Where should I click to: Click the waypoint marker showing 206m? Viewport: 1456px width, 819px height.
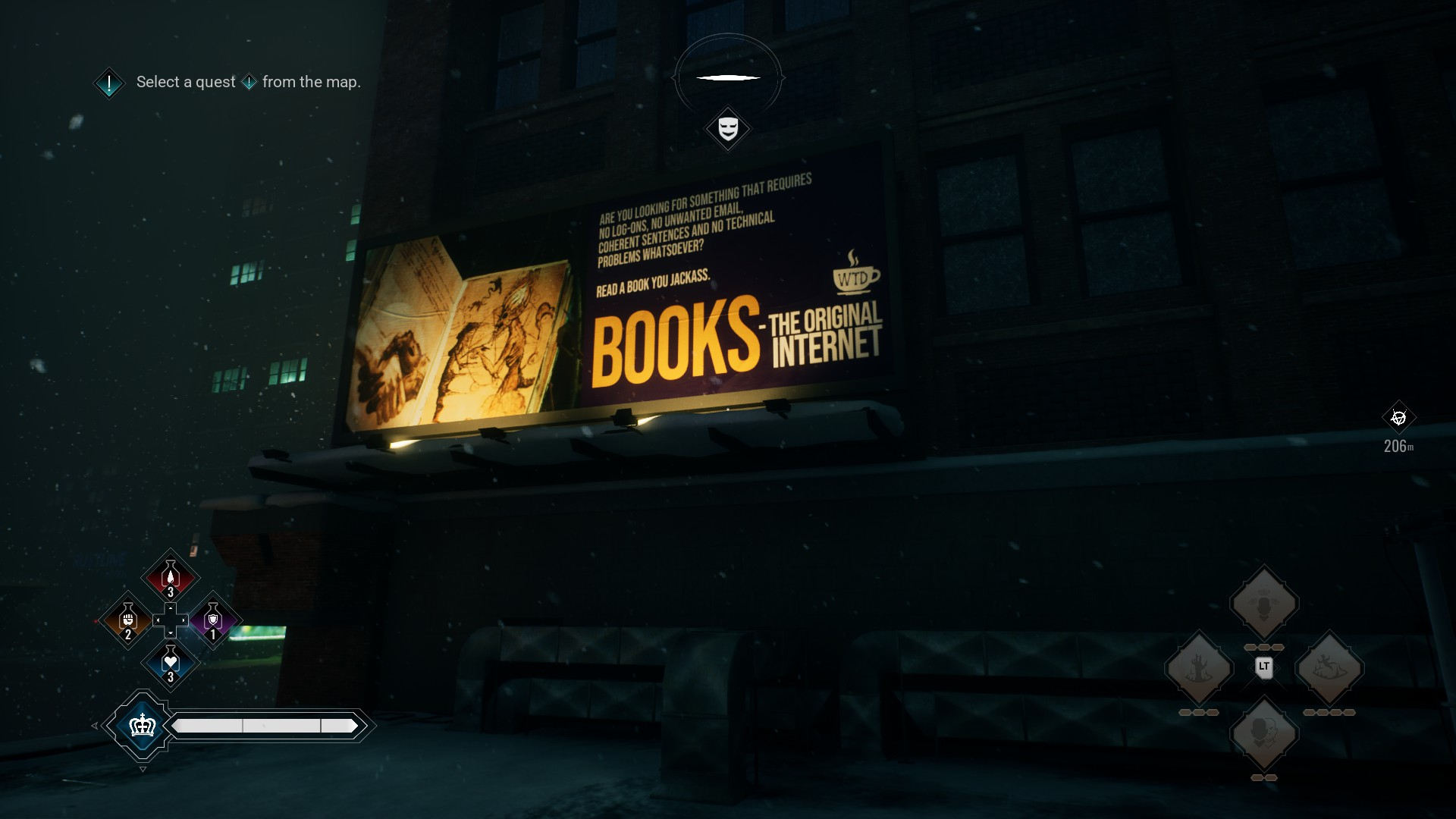click(1398, 418)
